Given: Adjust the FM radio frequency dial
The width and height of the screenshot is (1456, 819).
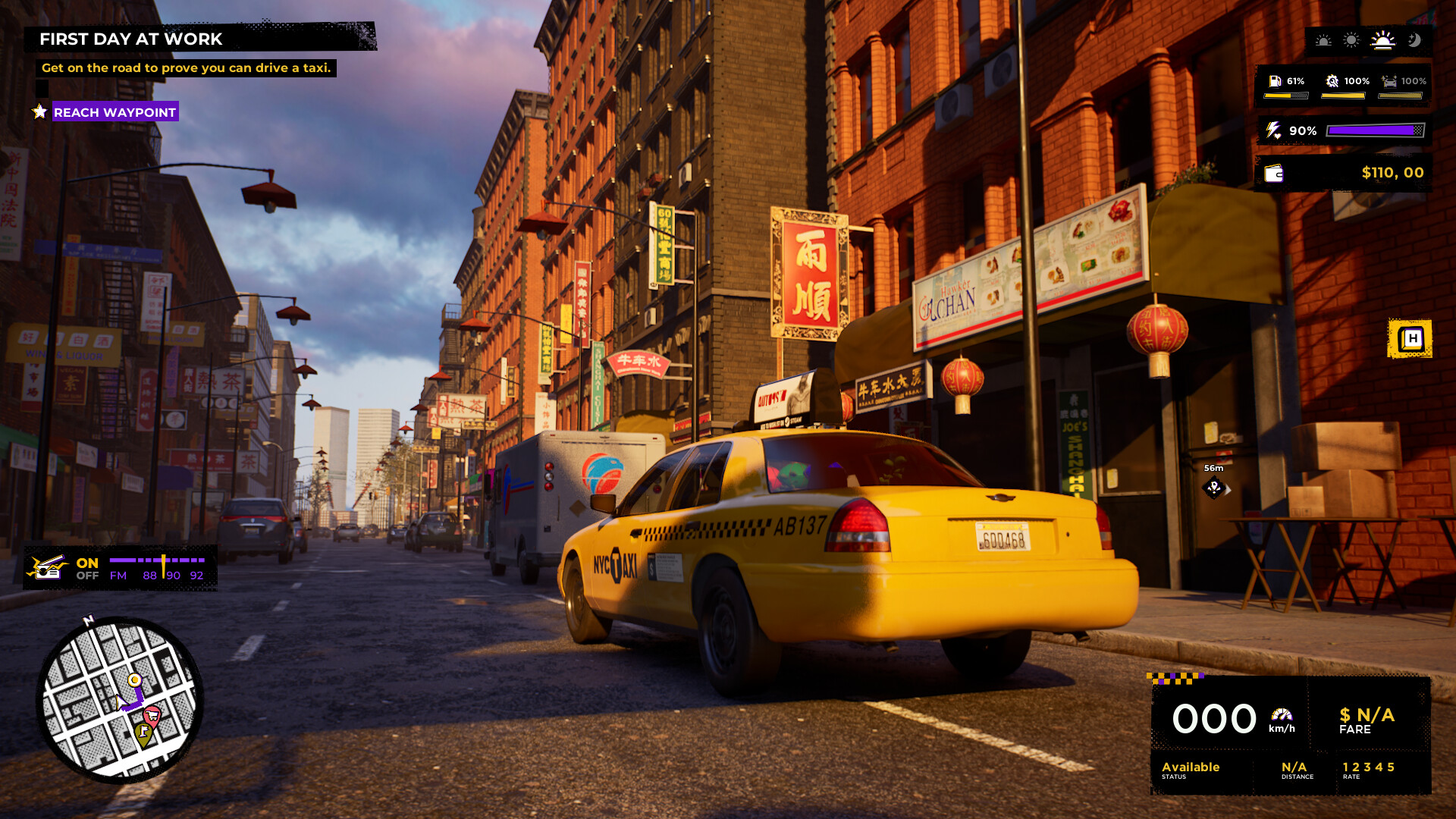Looking at the screenshot, I should coord(164,567).
